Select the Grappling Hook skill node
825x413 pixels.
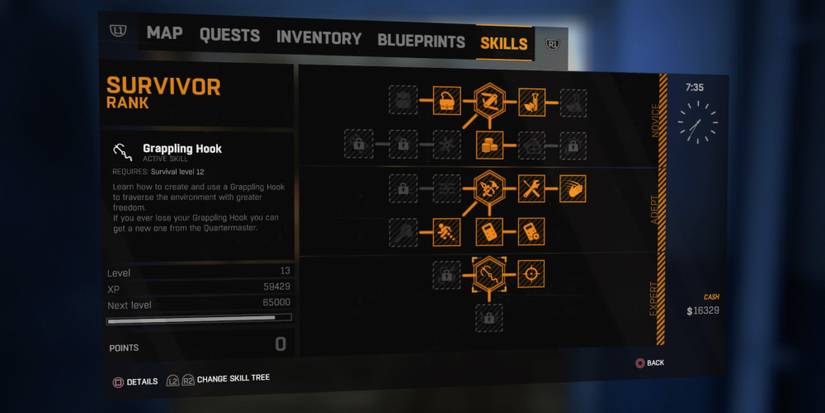(x=489, y=272)
